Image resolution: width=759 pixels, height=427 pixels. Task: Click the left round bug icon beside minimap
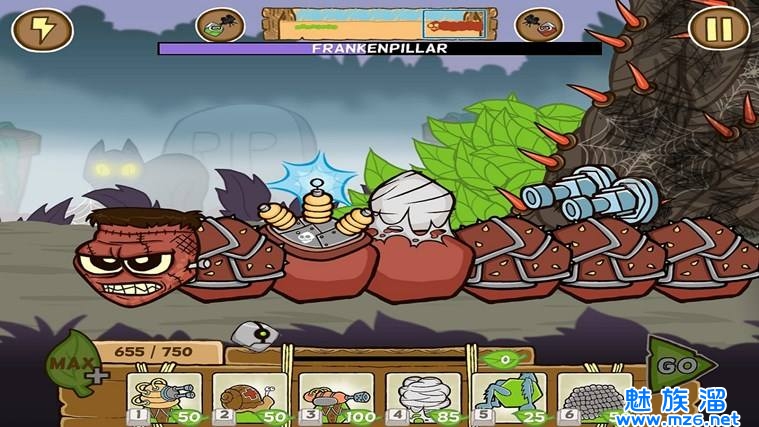221,27
